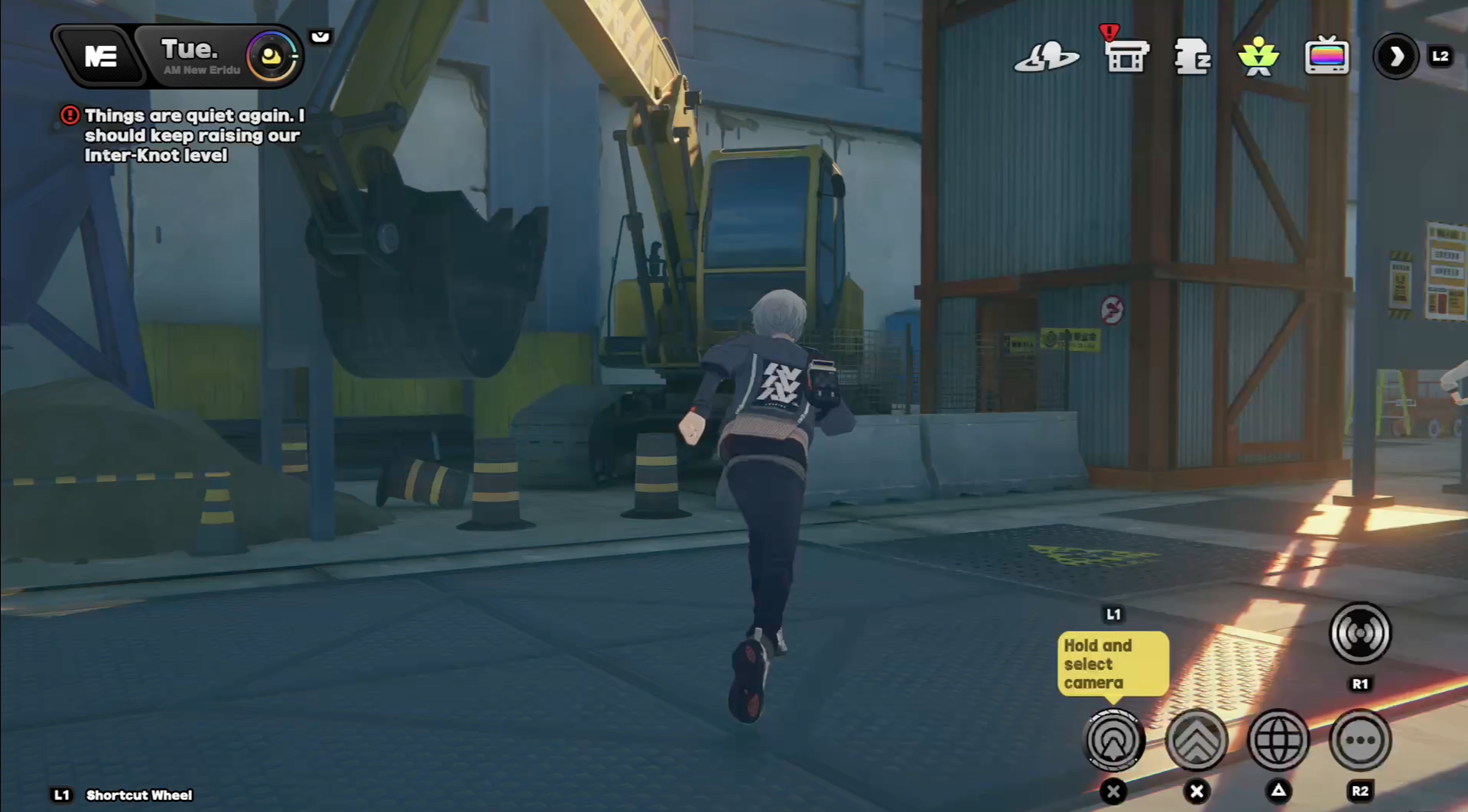Viewport: 1468px width, 812px height.
Task: Open the ME menu button
Action: (x=100, y=56)
